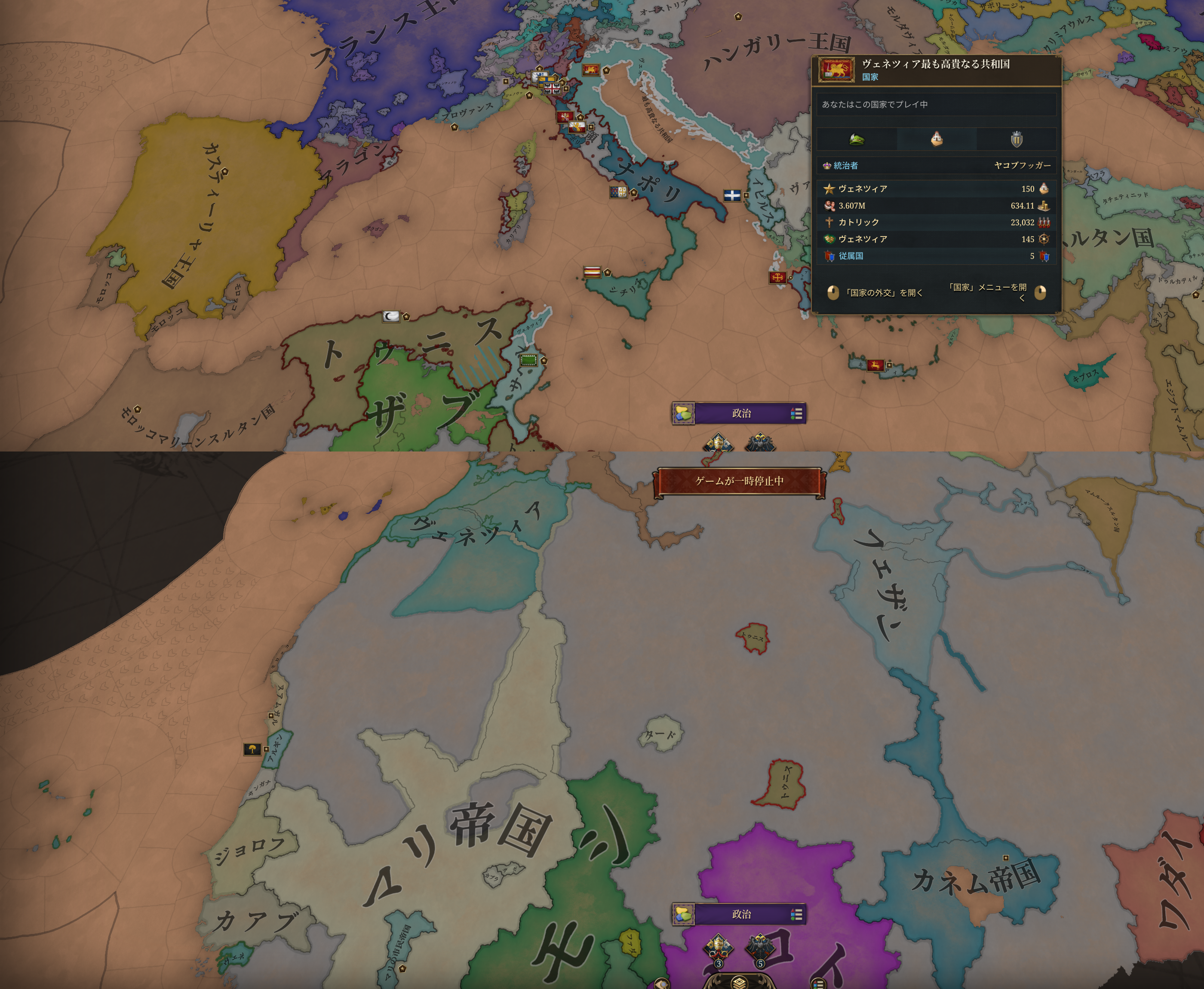The height and width of the screenshot is (989, 1204).
Task: Click the Venice lion flag in the panel header
Action: 836,70
